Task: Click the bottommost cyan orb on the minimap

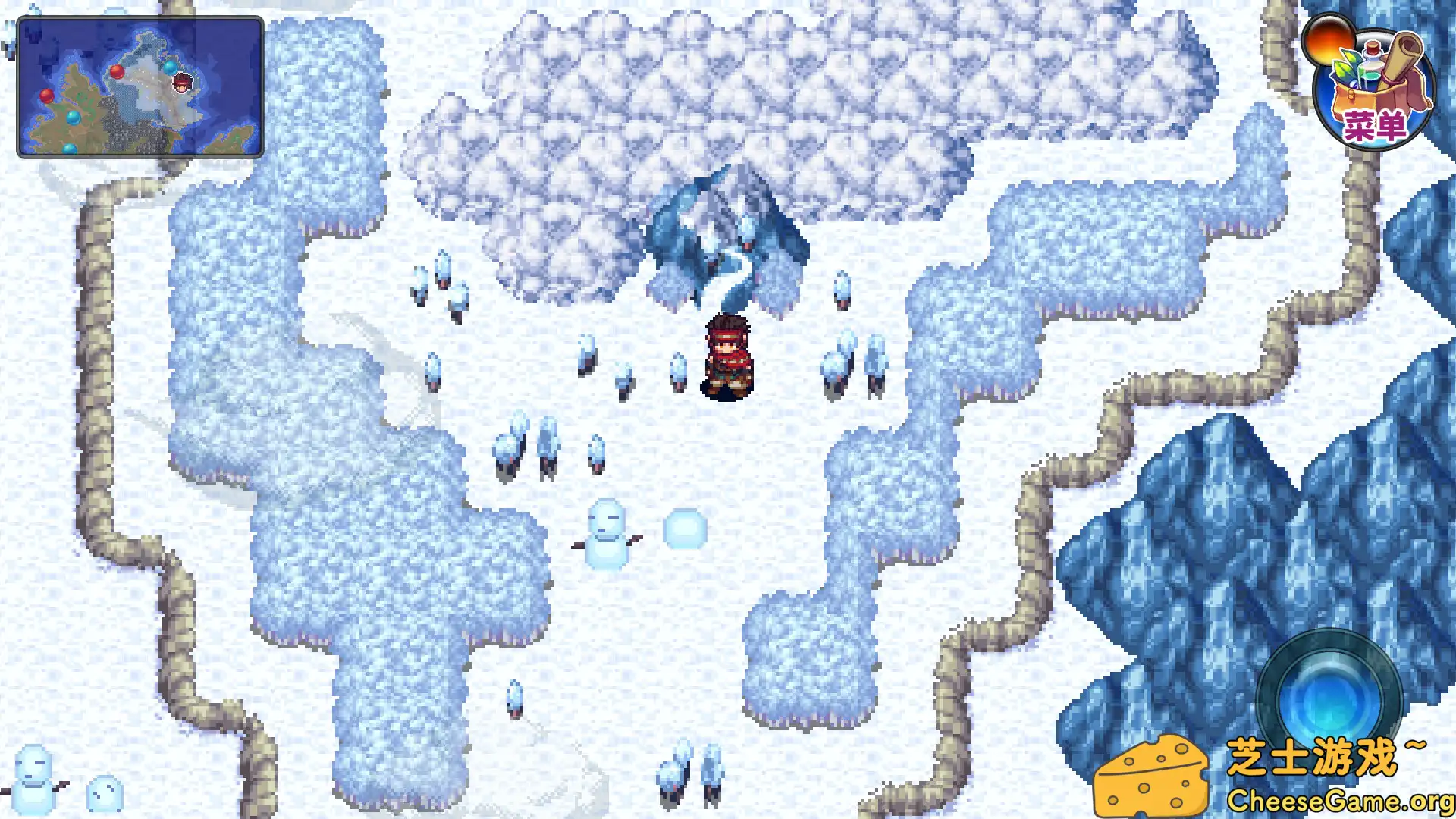Action: (x=69, y=150)
